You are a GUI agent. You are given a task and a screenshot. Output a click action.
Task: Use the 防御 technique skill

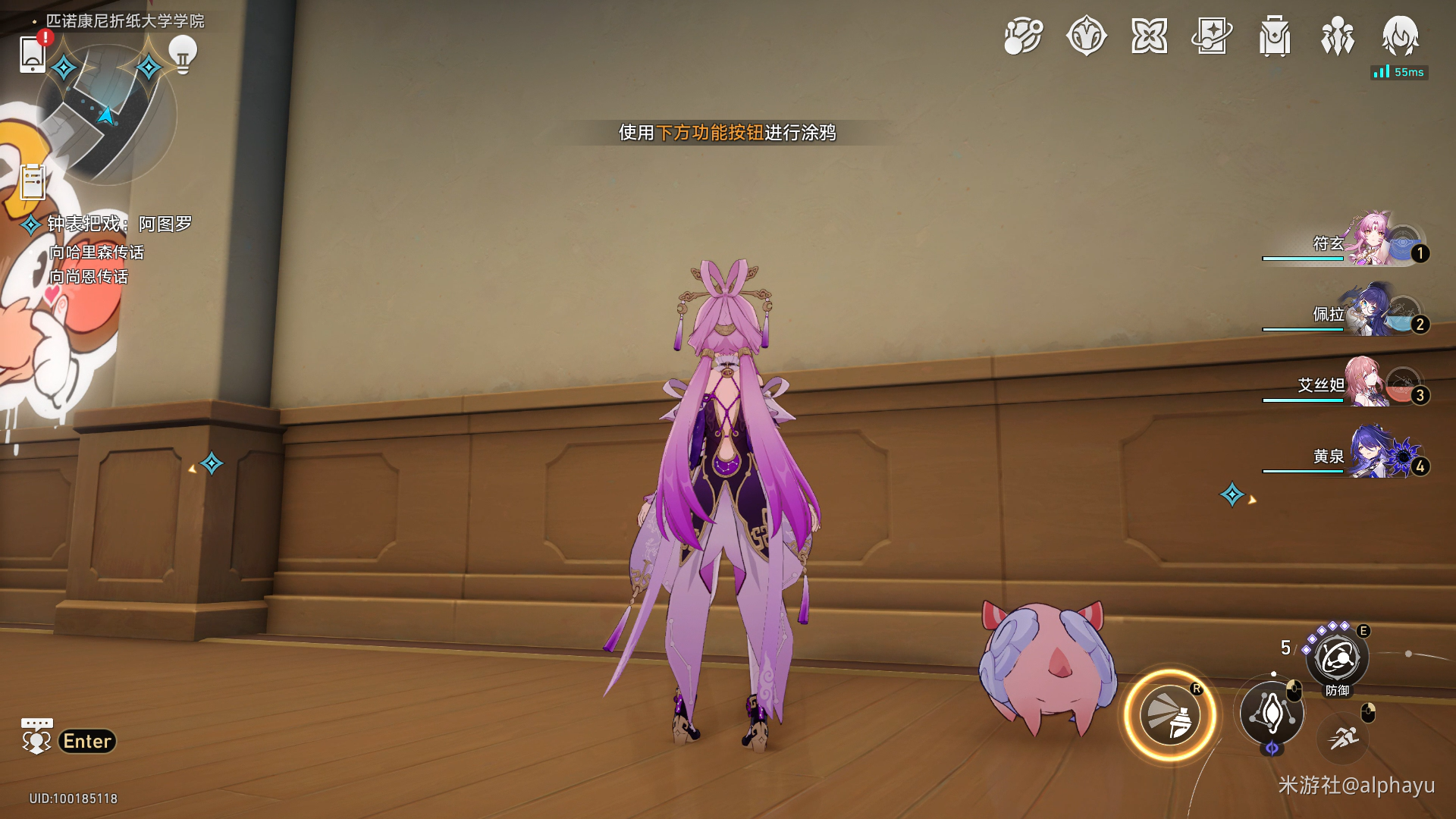(x=1337, y=659)
